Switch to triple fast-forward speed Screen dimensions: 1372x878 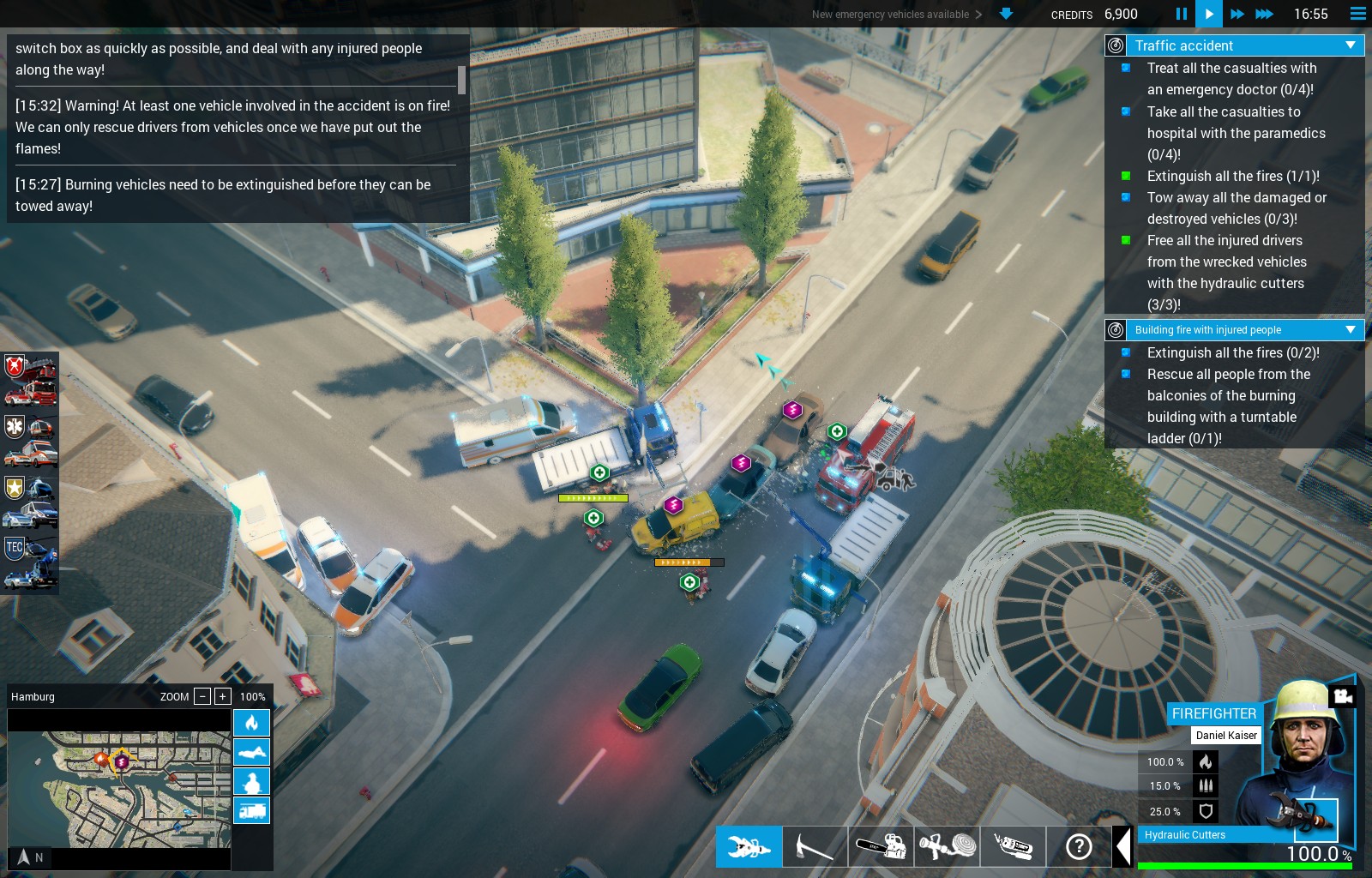tap(1264, 14)
